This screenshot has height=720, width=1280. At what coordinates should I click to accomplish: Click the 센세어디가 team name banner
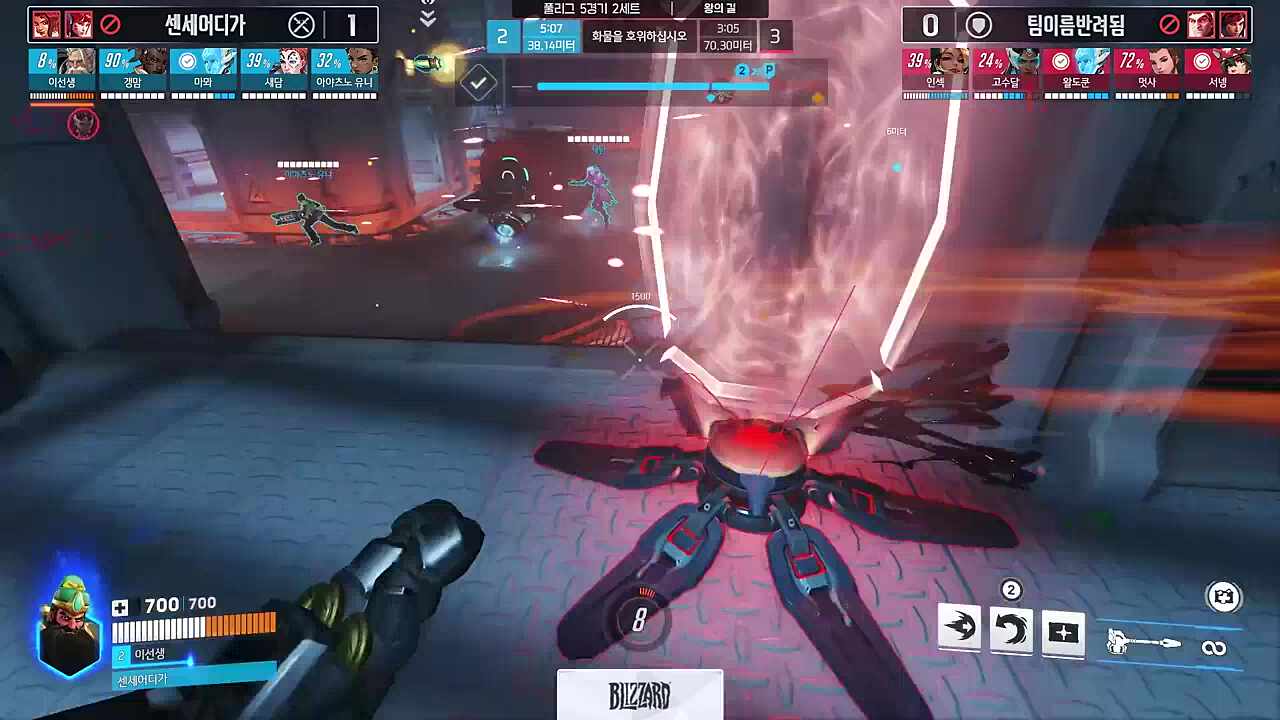204,24
